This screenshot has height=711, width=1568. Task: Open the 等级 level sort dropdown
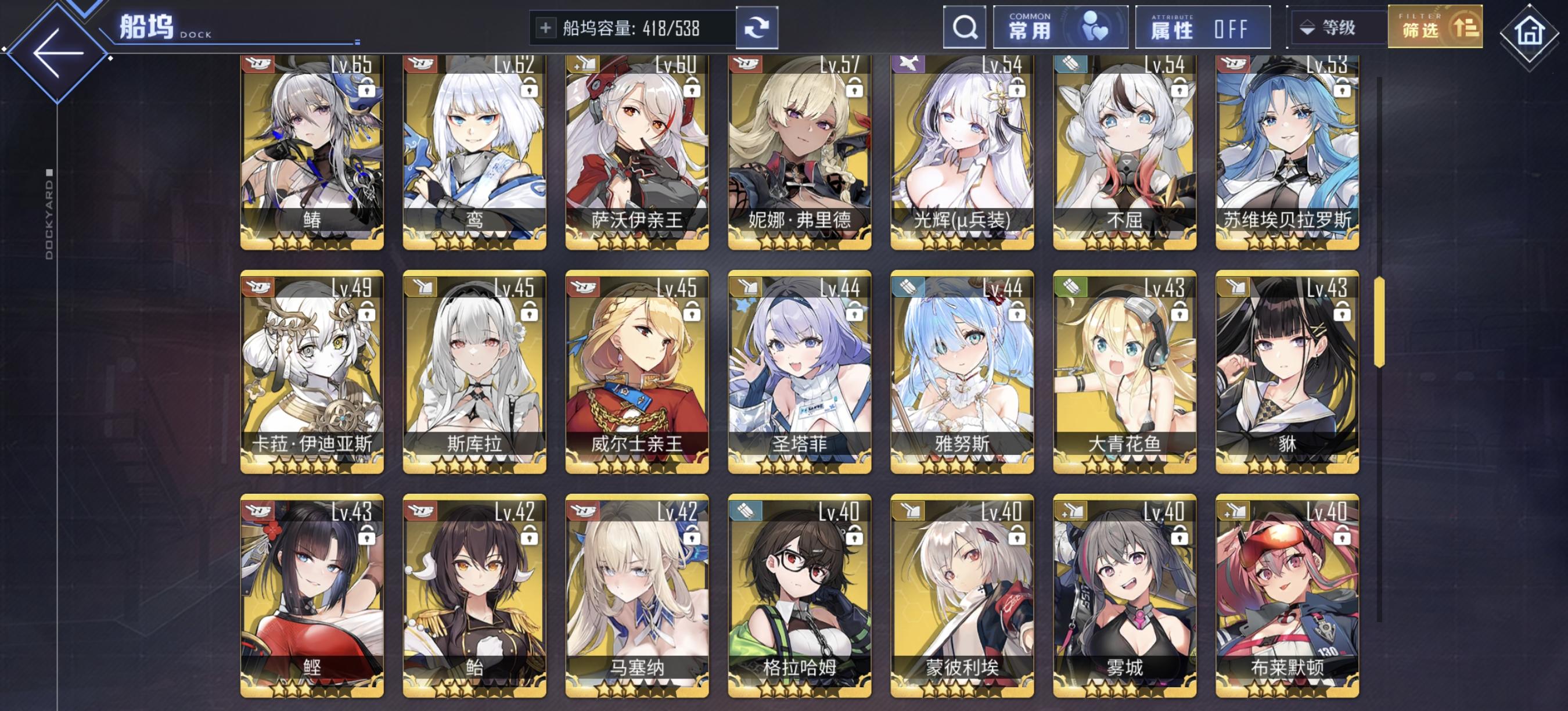1337,28
